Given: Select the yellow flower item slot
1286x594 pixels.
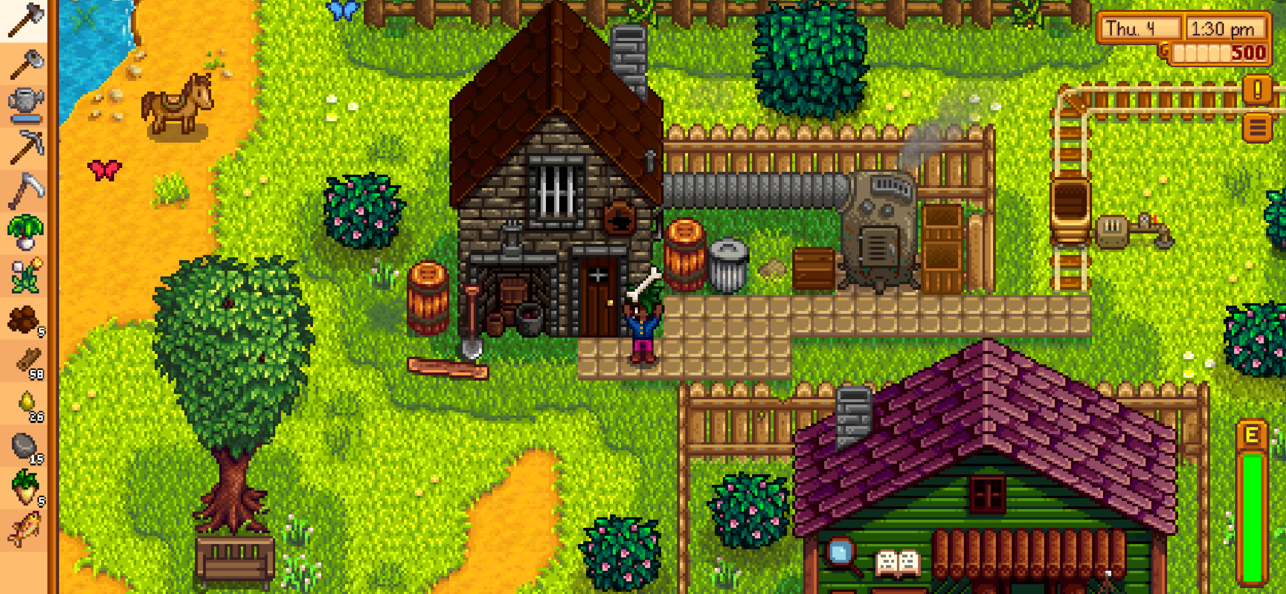Looking at the screenshot, I should click(24, 276).
